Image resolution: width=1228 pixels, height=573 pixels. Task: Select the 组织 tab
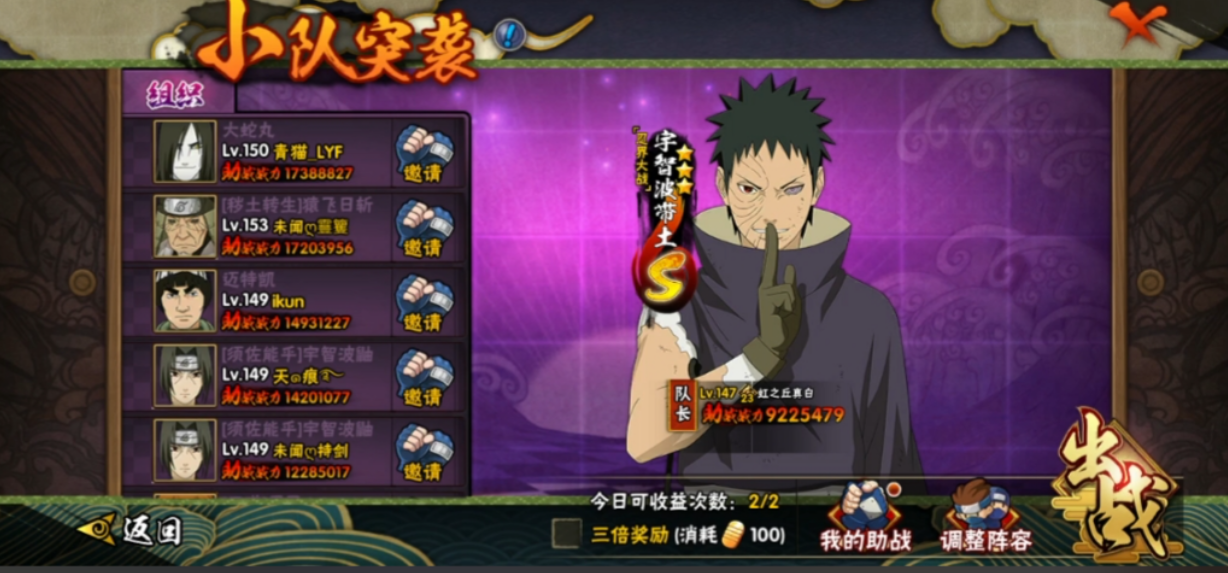tap(176, 93)
